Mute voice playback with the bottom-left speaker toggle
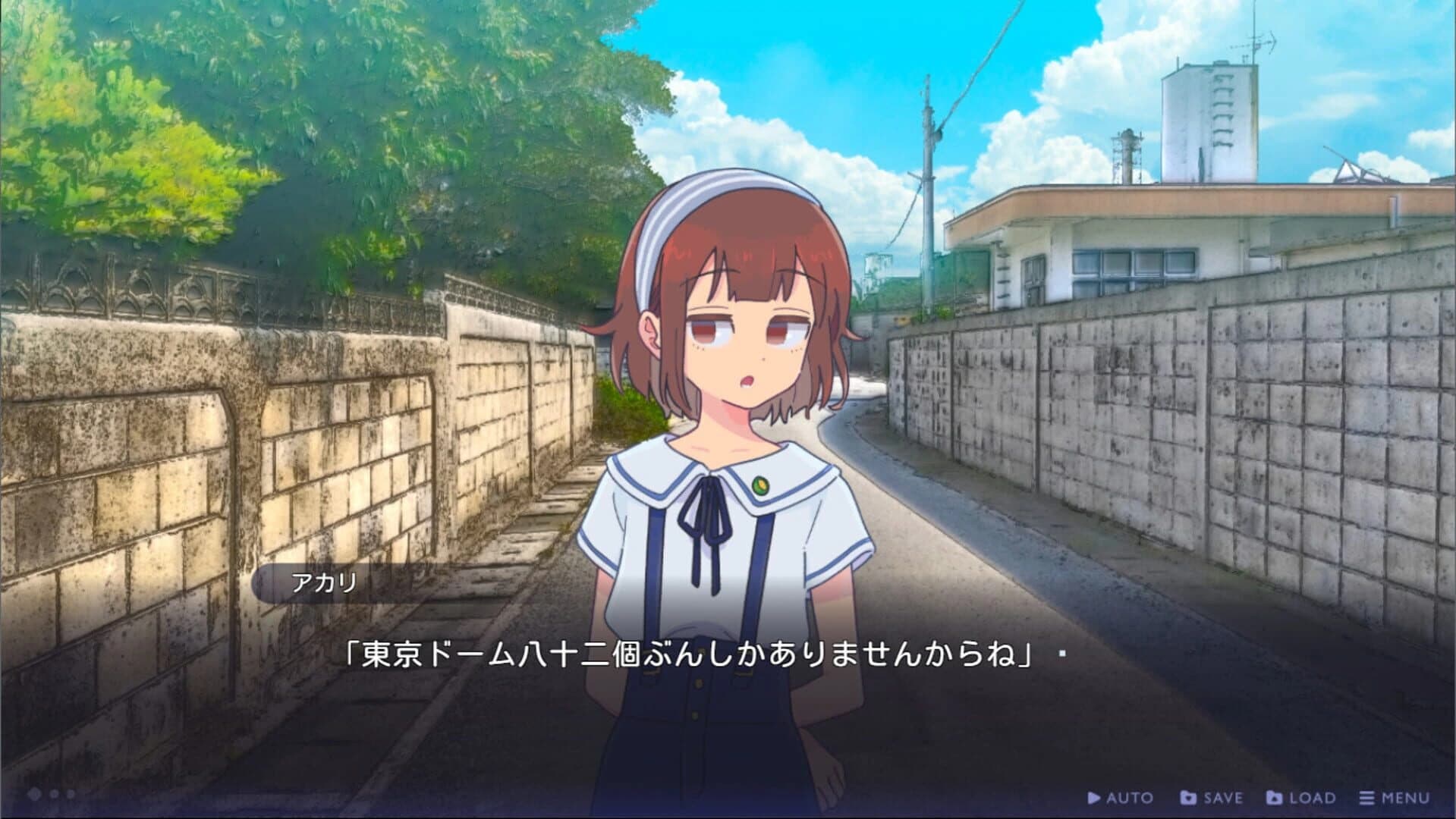The height and width of the screenshot is (819, 1456). point(34,793)
